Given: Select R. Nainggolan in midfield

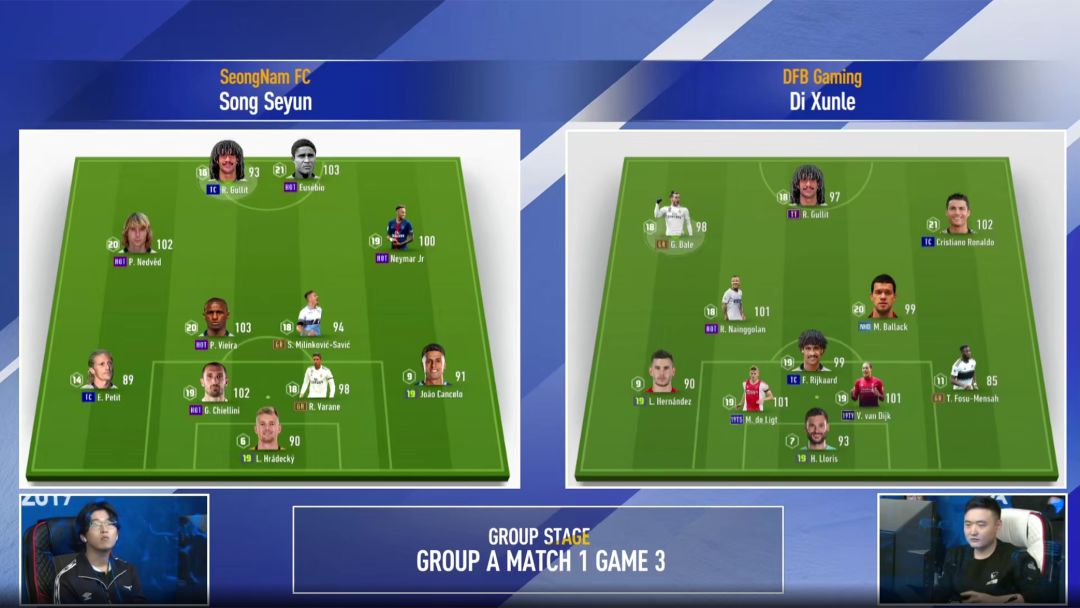Looking at the screenshot, I should point(735,299).
